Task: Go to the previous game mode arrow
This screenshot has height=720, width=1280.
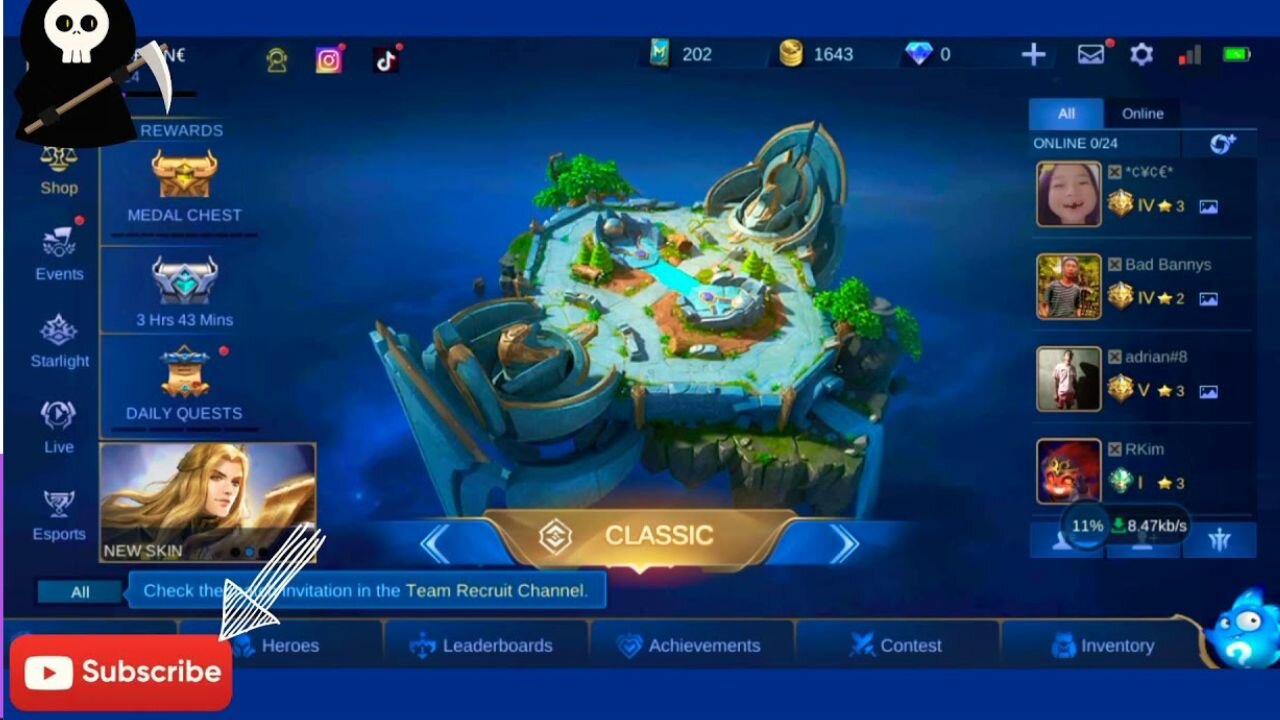Action: pos(435,544)
